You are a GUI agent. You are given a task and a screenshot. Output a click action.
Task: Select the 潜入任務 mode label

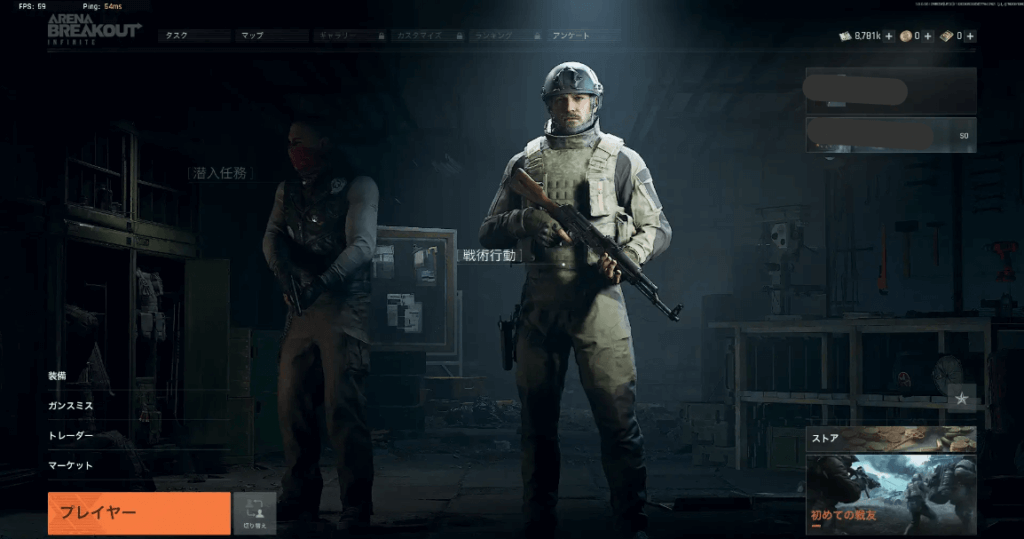coord(220,173)
